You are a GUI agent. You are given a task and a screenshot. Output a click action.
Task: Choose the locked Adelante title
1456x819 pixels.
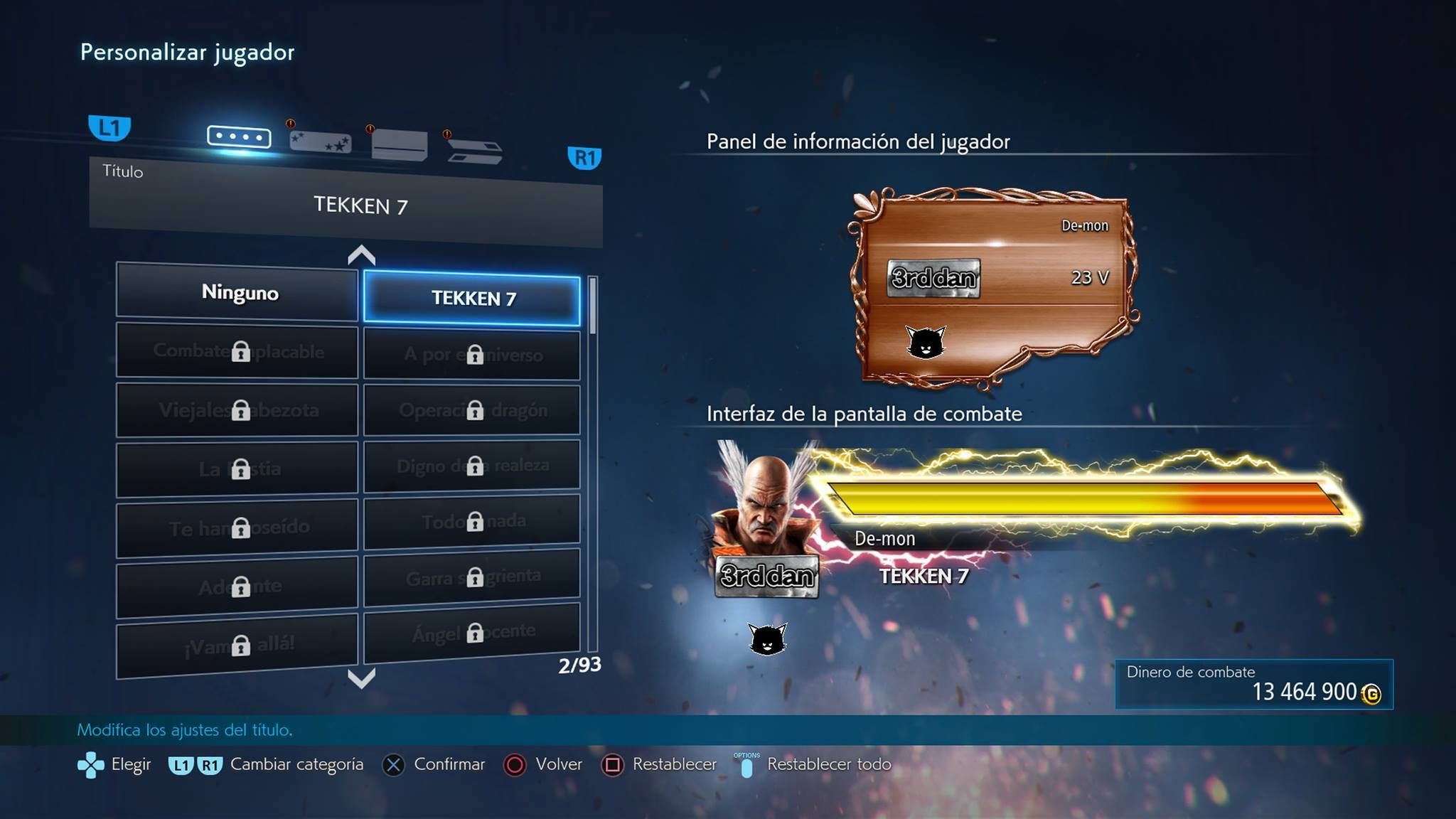pyautogui.click(x=237, y=587)
